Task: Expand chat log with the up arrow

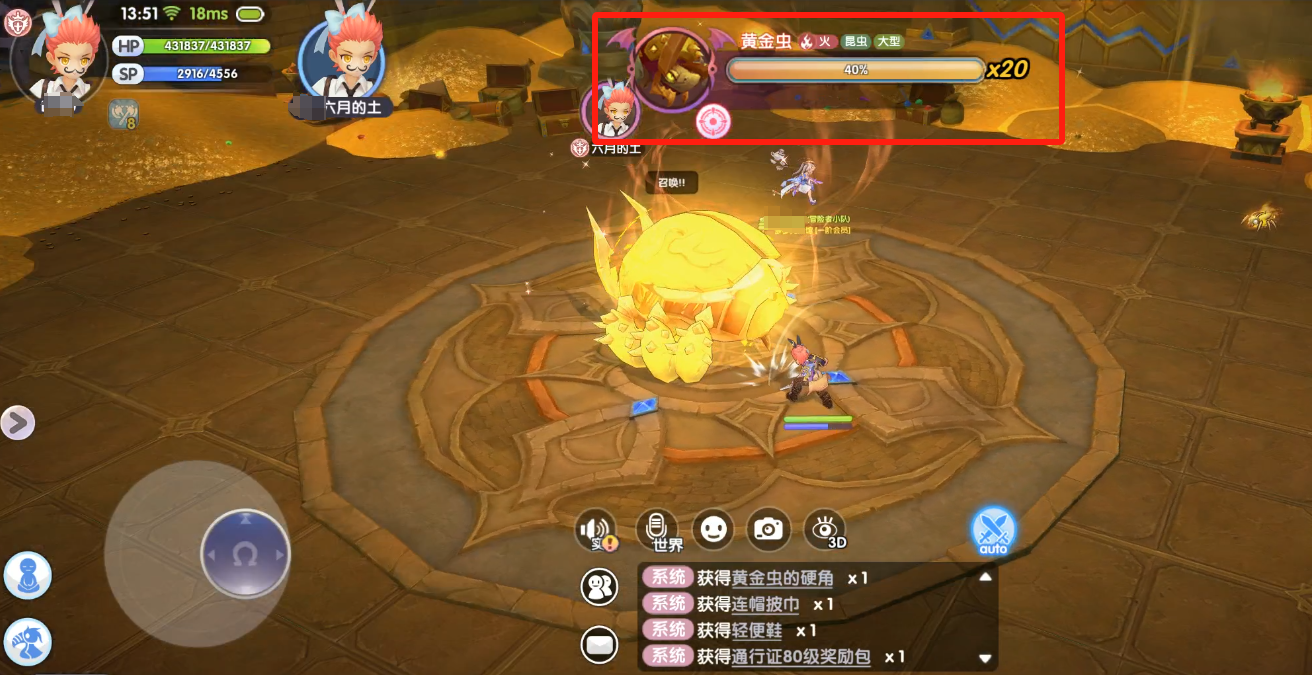Action: (985, 577)
